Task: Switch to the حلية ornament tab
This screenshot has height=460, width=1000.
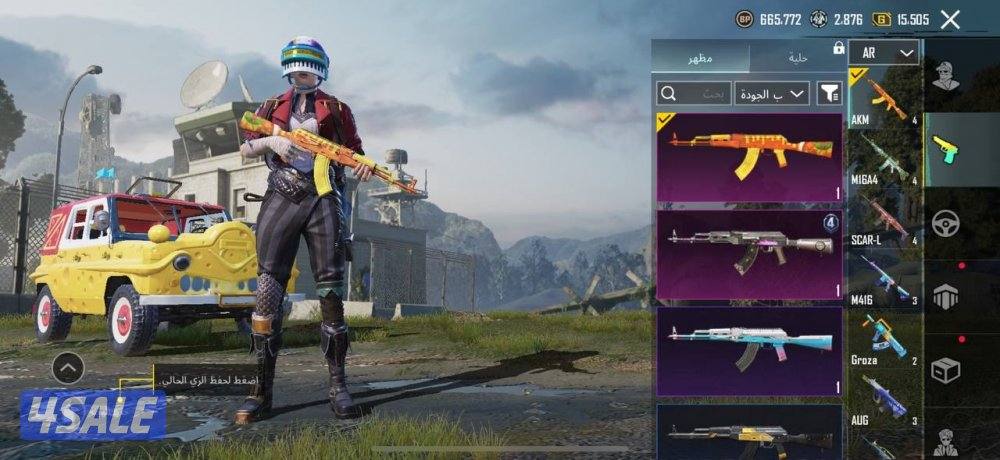Action: 796,57
